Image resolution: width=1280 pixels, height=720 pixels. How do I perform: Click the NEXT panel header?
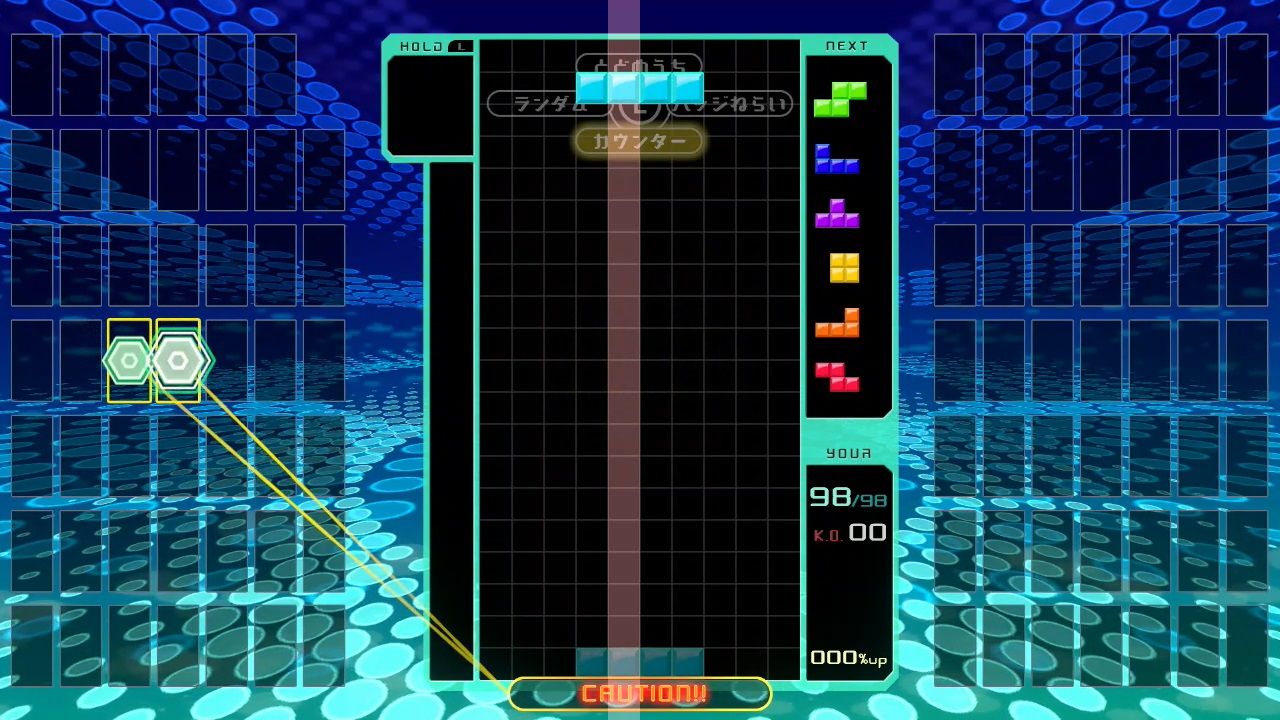pyautogui.click(x=845, y=44)
